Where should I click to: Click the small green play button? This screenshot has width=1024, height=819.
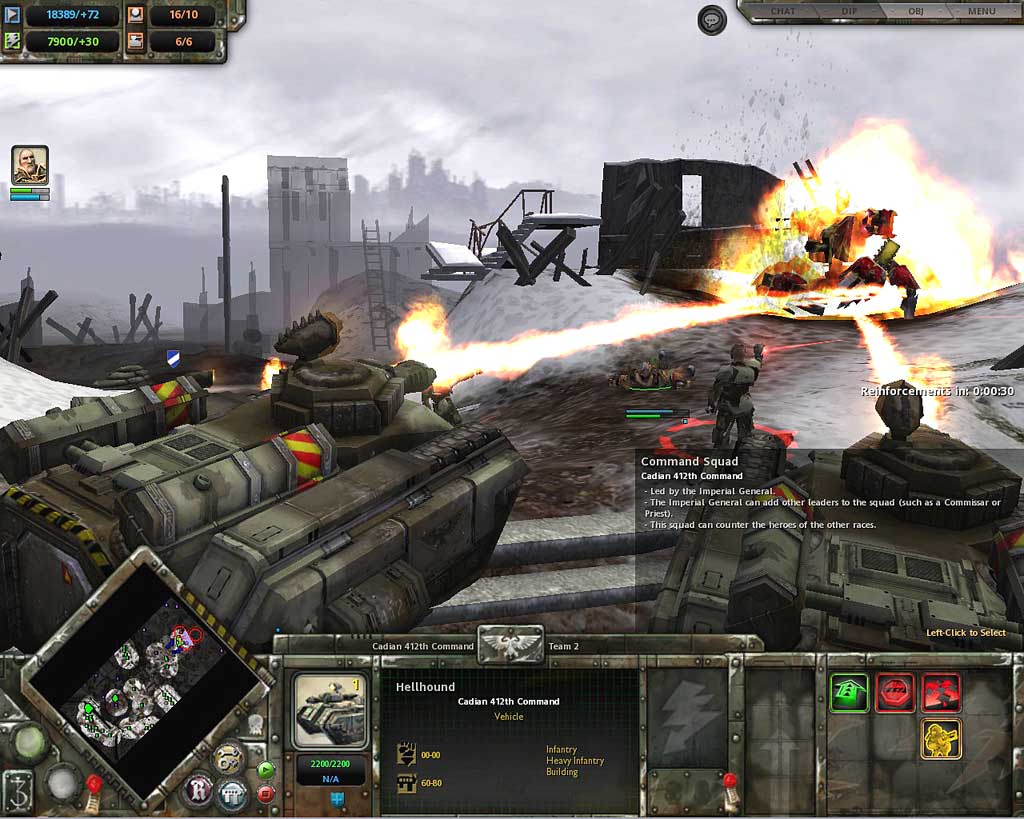[266, 770]
